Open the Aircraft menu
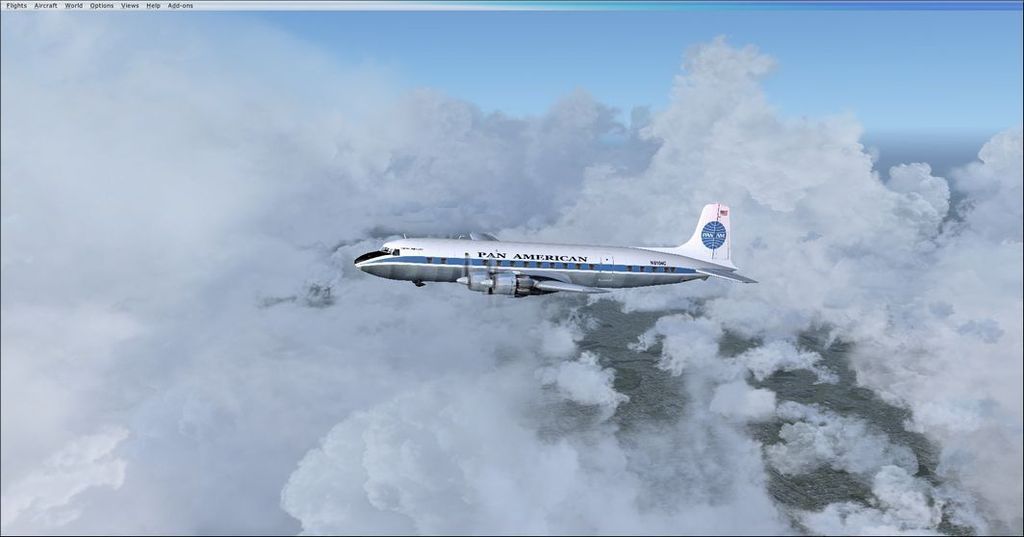 tap(46, 6)
